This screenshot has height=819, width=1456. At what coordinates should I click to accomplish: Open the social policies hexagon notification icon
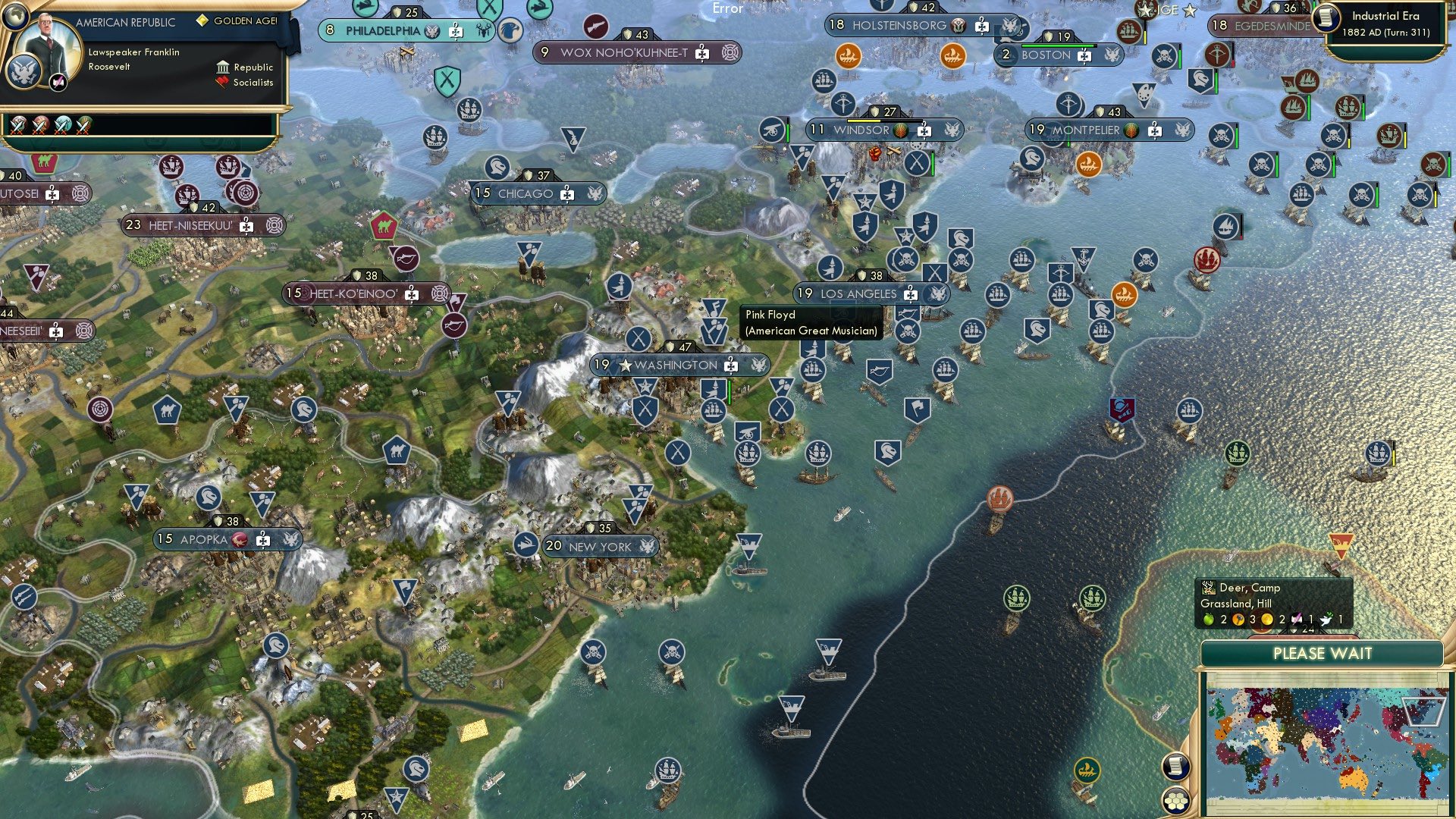pos(1177,799)
